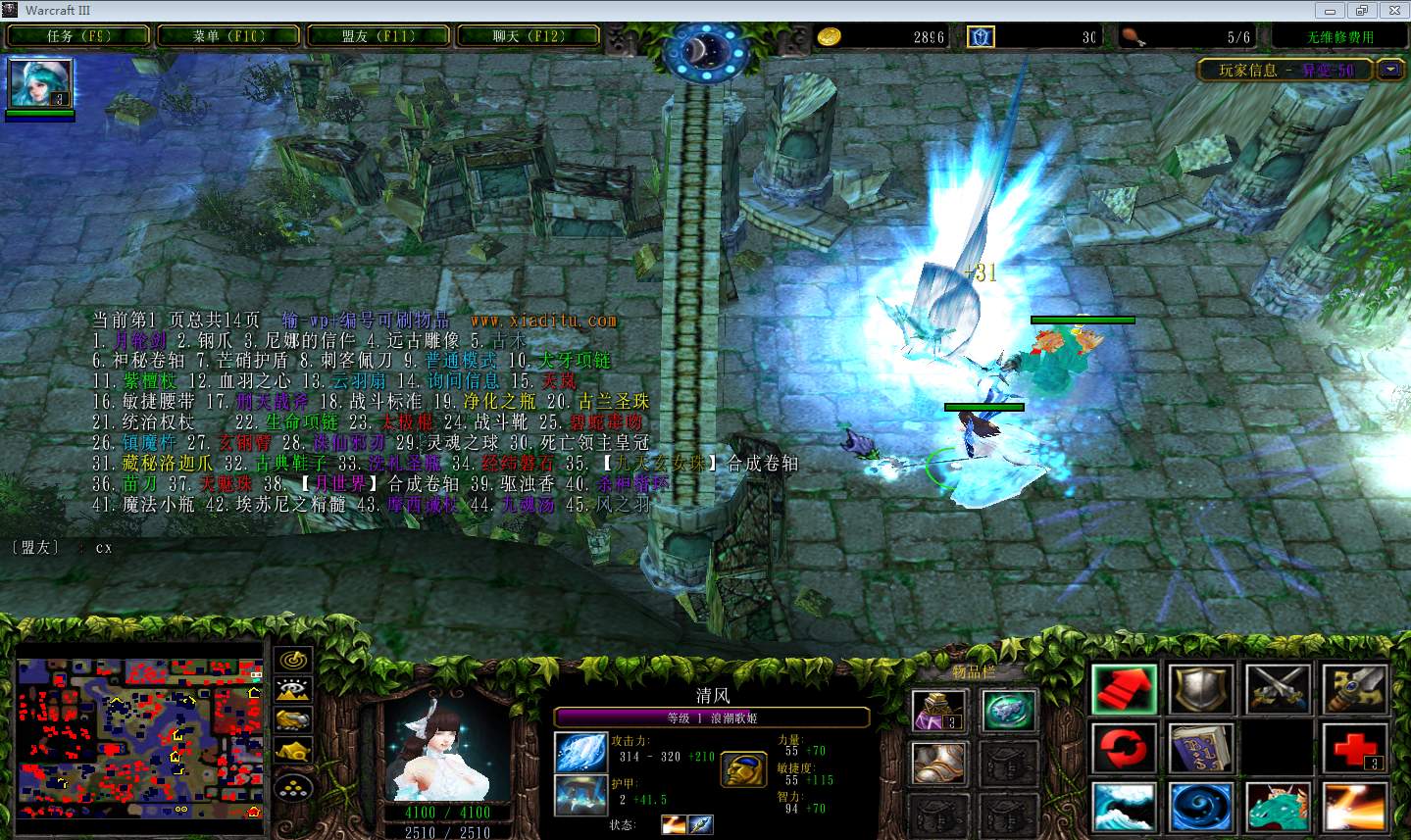Screen dimensions: 1411x840
Task: Use the purple treasure bag inventory item
Action: (938, 711)
